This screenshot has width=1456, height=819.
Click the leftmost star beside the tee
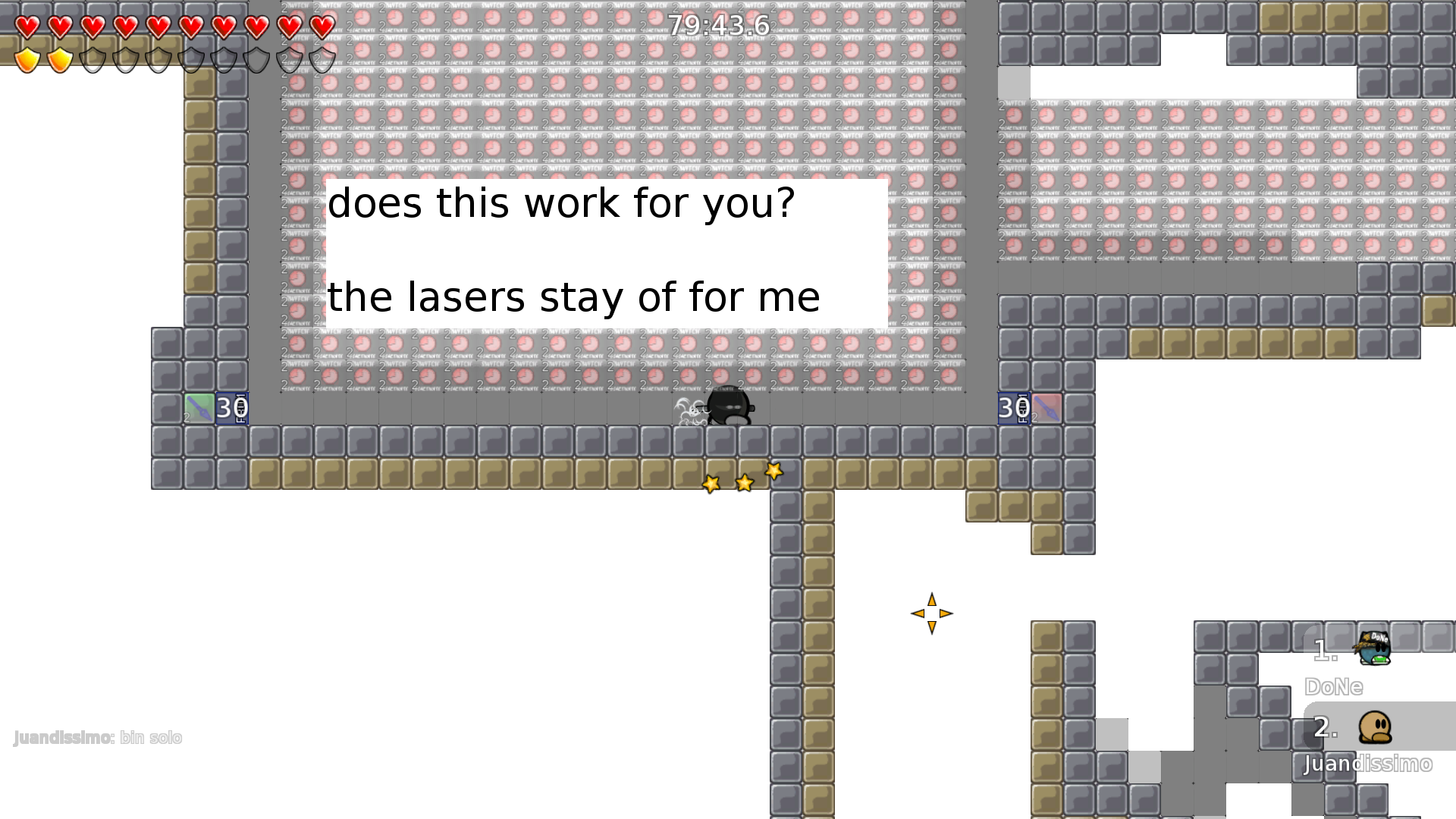[711, 483]
